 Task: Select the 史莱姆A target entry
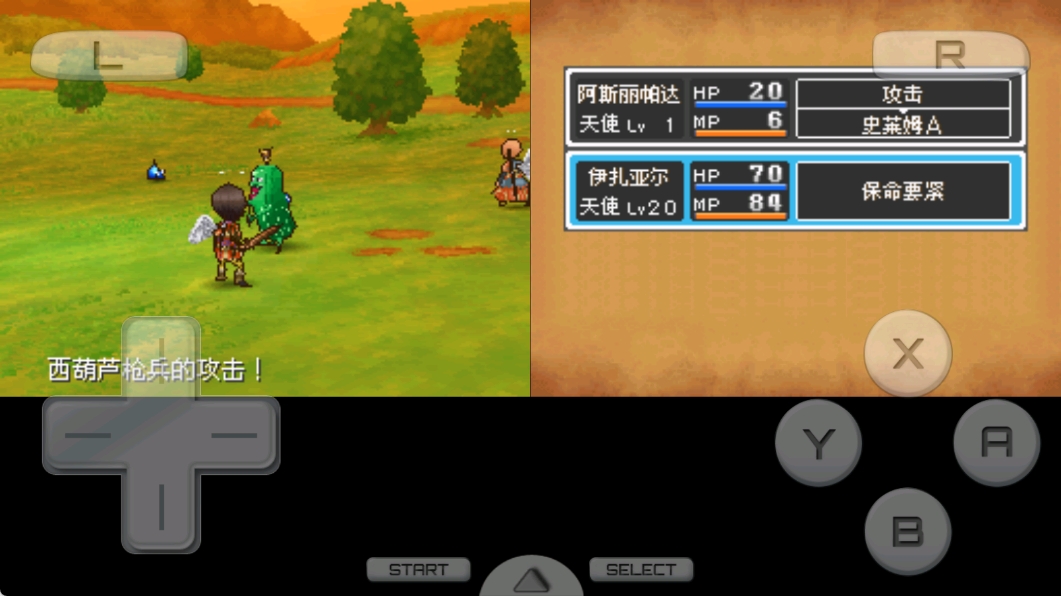pos(902,125)
